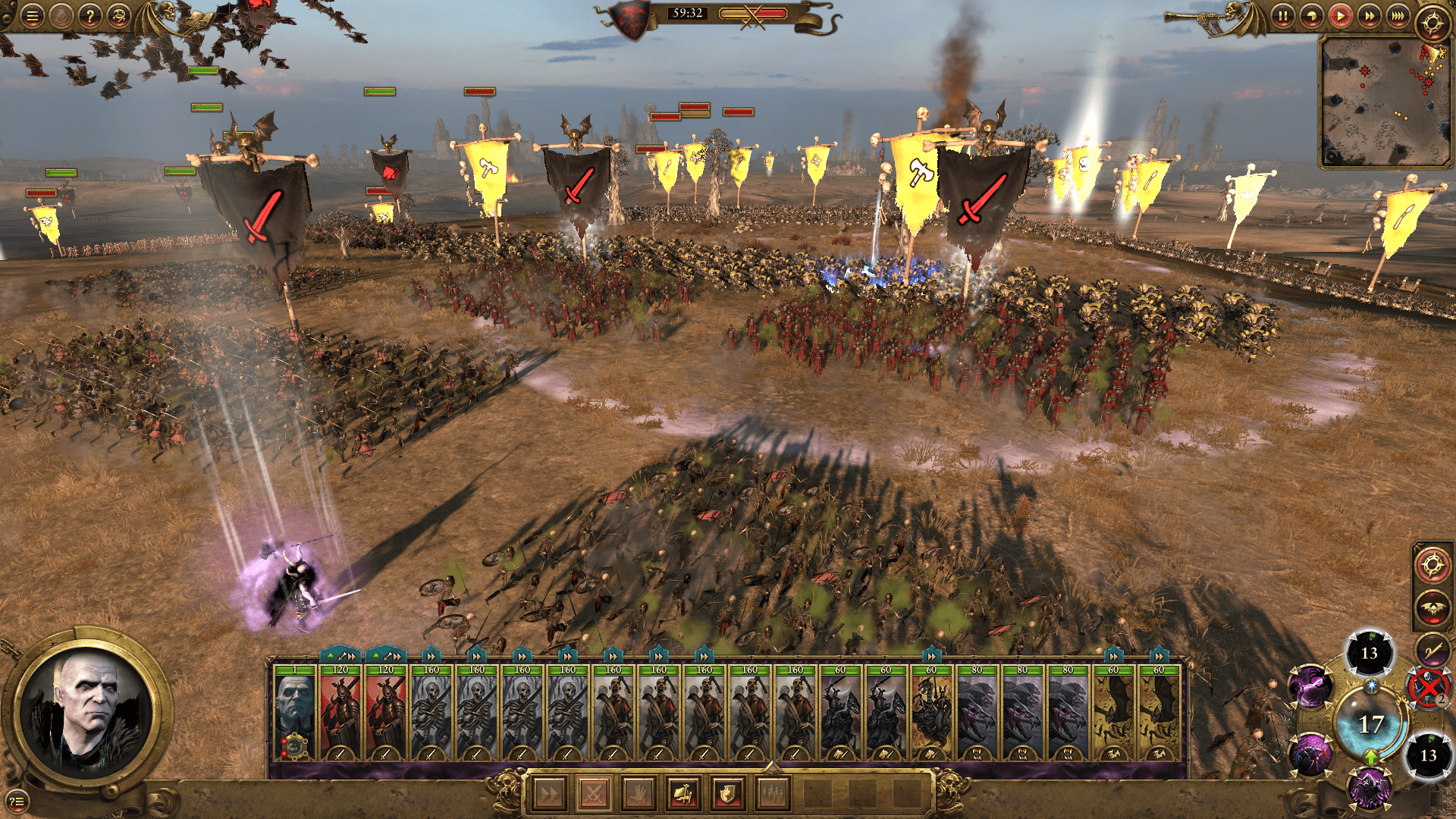Click the winged skull button
The image size is (1456, 819).
point(1431,608)
